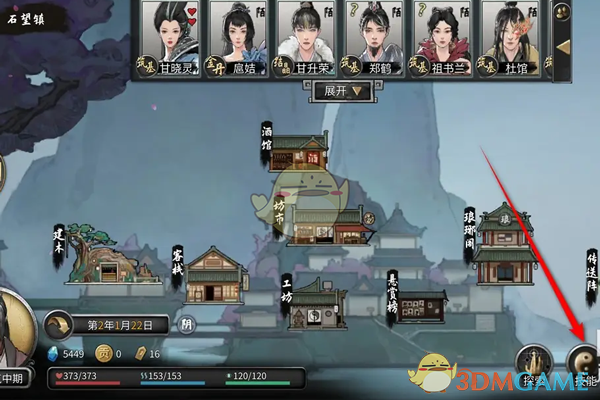This screenshot has width=600, height=400.
Task: Expand the character list with 展开
Action: pyautogui.click(x=342, y=90)
